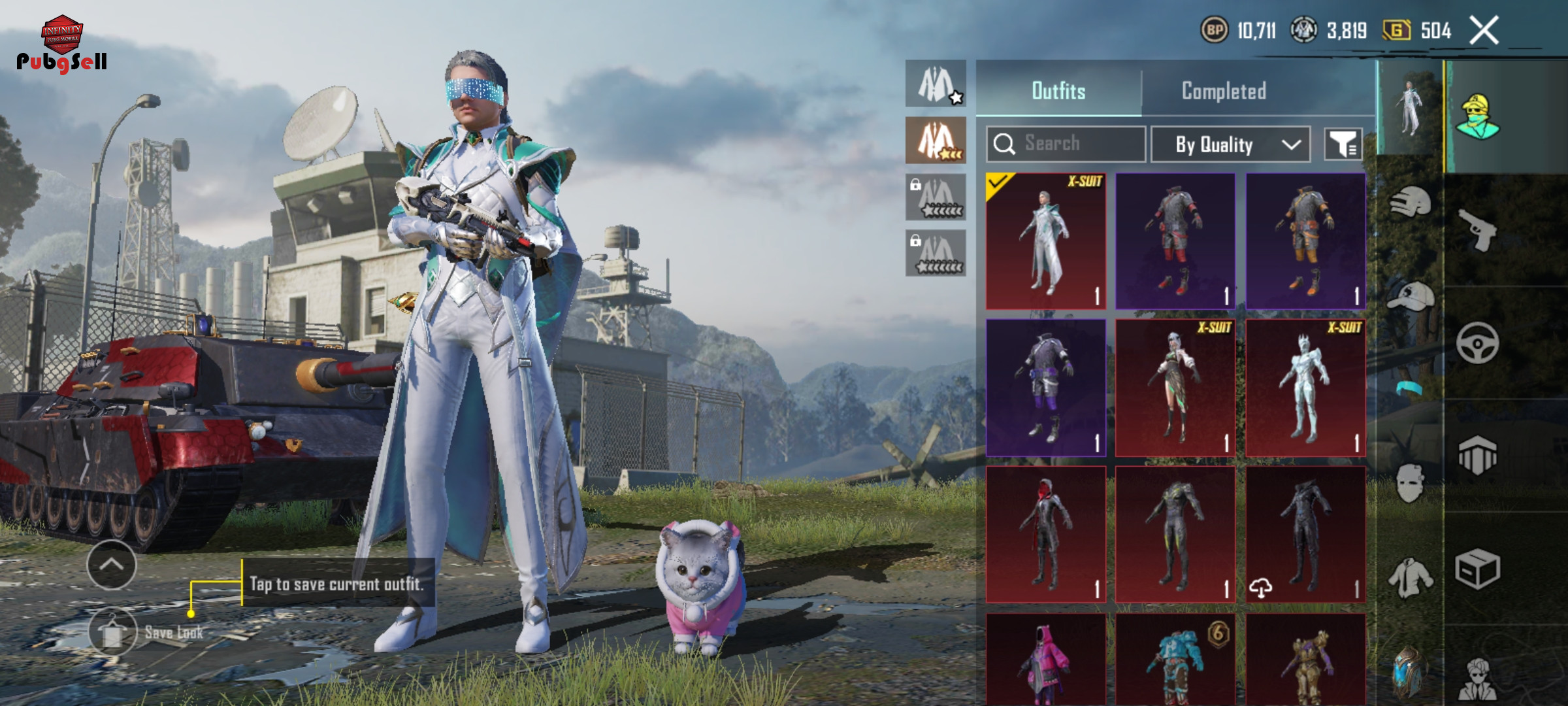Screen dimensions: 1568x706
Task: Close the inventory with the X button
Action: tap(1484, 31)
